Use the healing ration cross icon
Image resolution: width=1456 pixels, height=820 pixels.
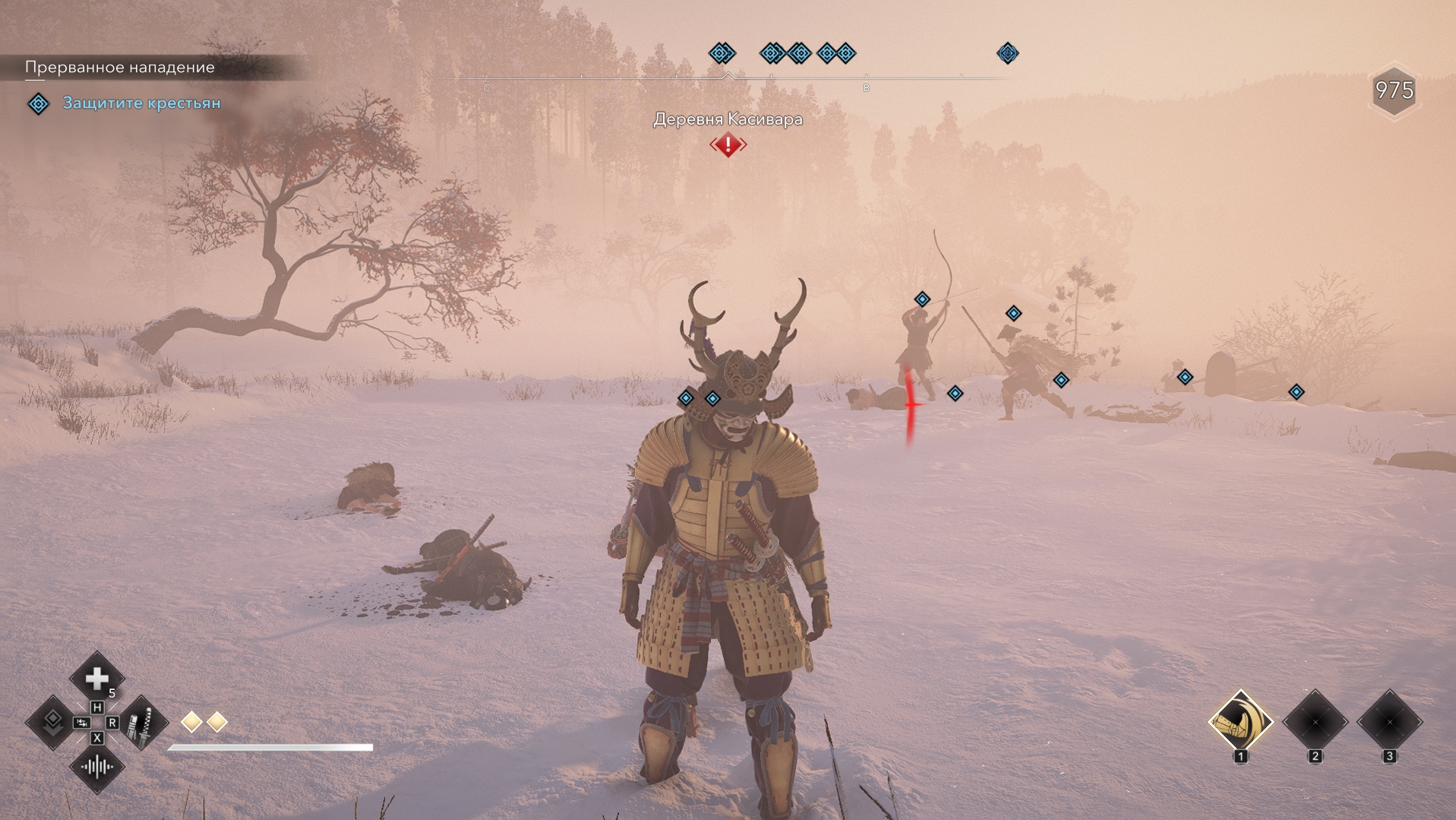97,678
